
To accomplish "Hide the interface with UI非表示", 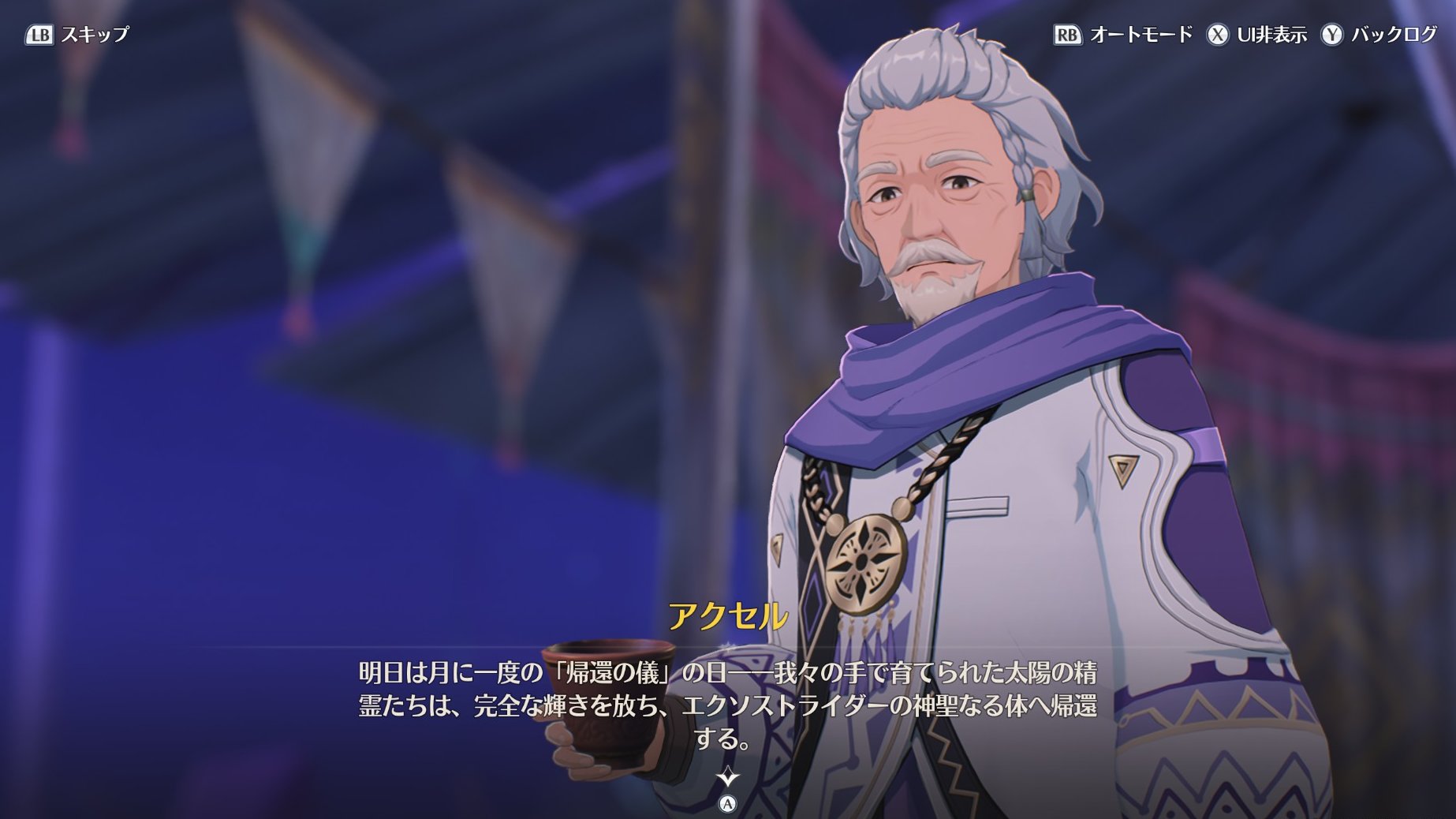I will pos(1256,35).
